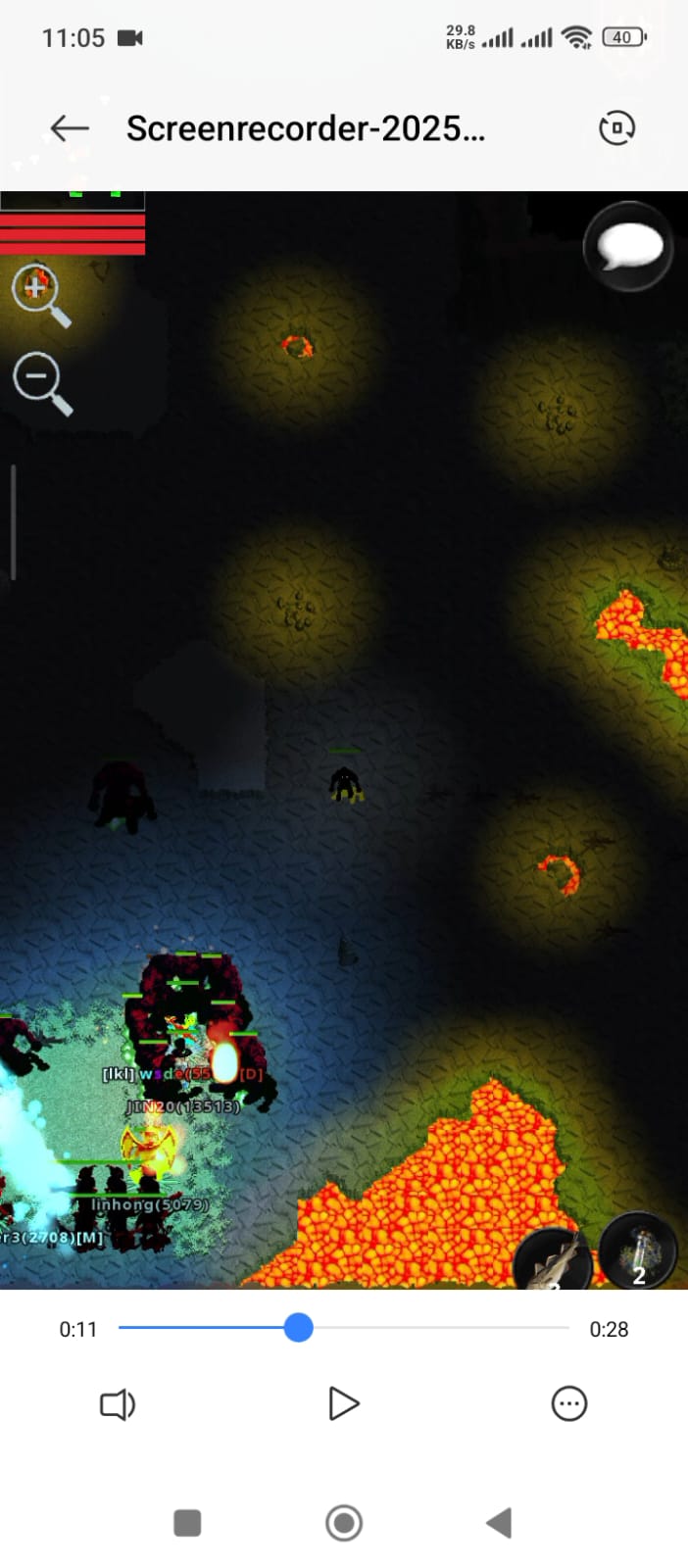Play the screen recording video
688x1568 pixels.
(343, 1403)
